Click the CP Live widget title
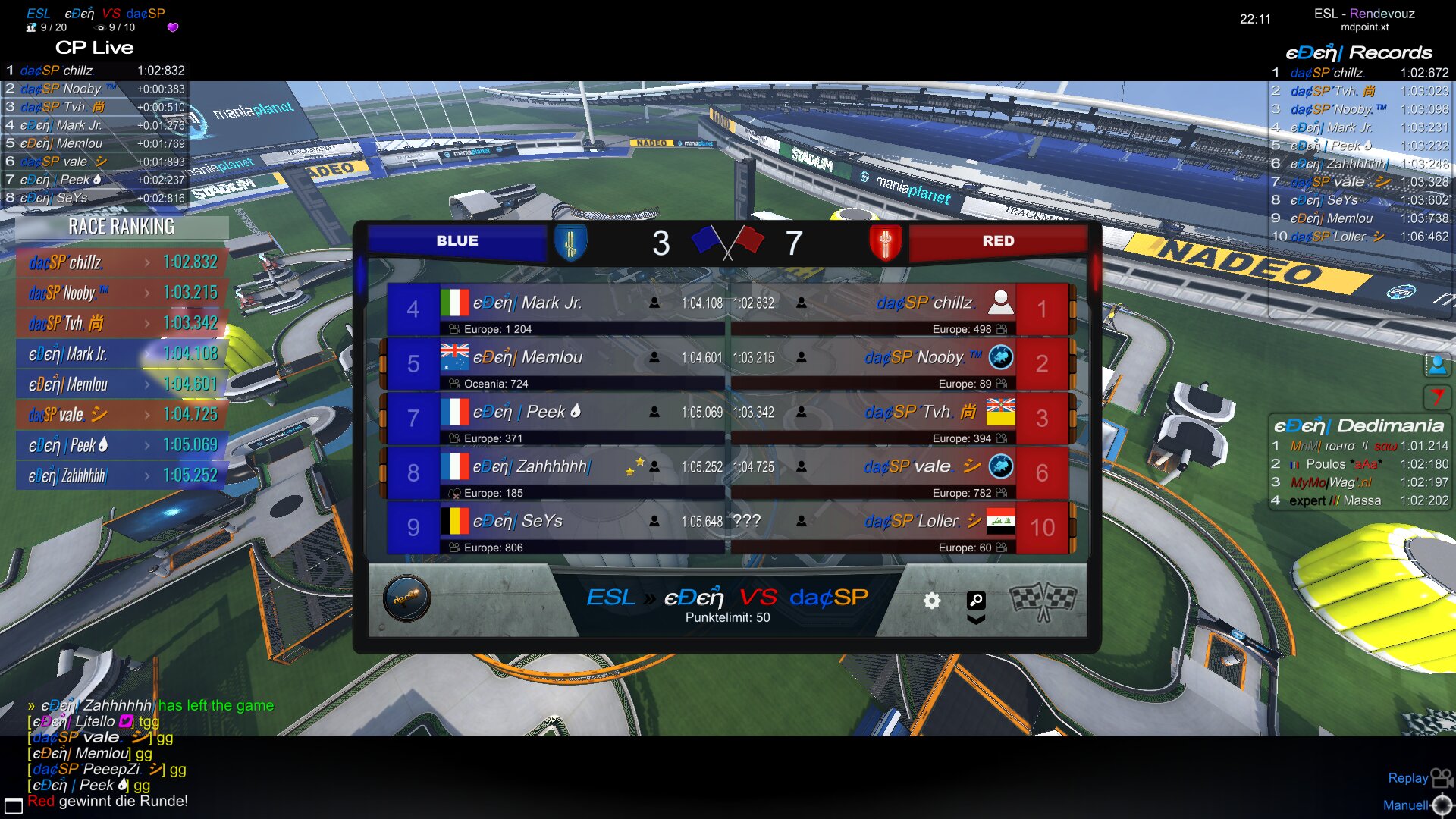This screenshot has width=1456, height=819. [x=94, y=48]
